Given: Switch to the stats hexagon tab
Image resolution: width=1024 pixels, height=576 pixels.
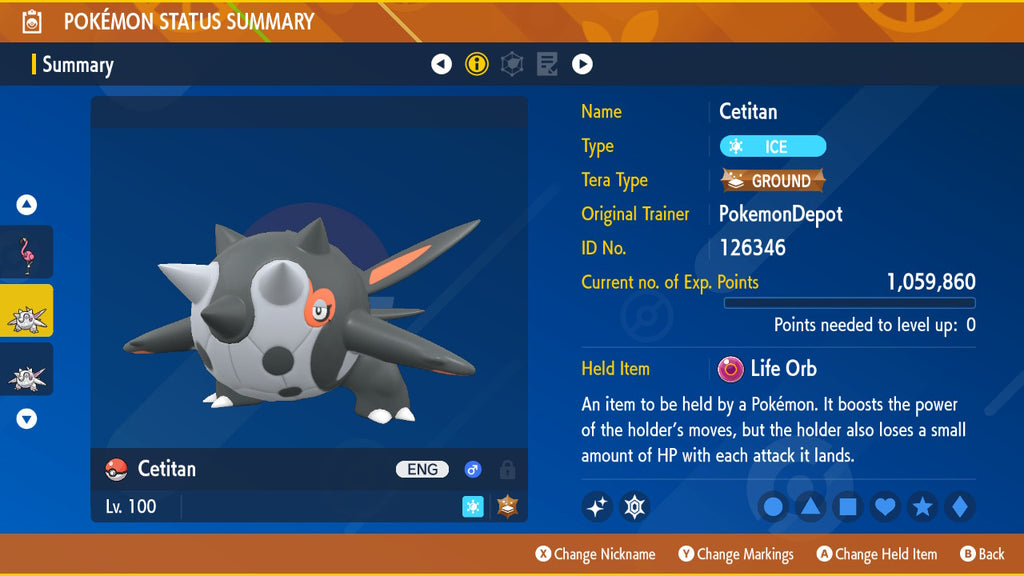Looking at the screenshot, I should [x=512, y=65].
